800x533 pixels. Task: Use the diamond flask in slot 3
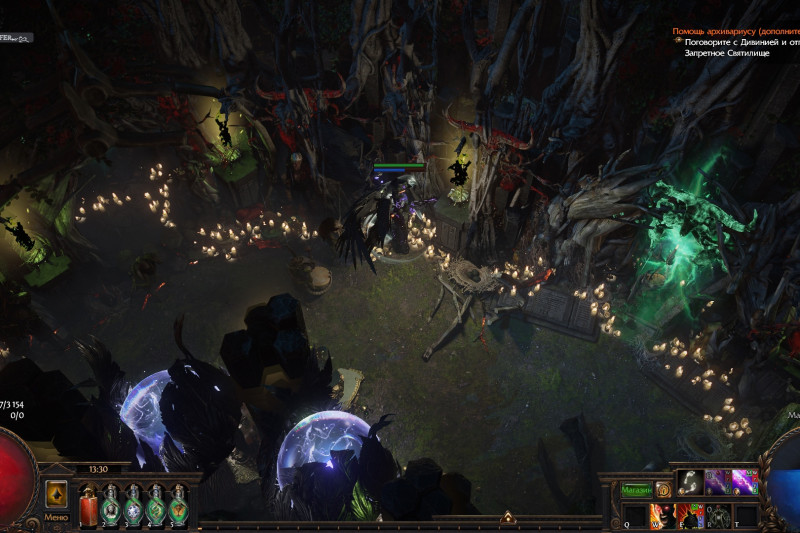pos(133,506)
